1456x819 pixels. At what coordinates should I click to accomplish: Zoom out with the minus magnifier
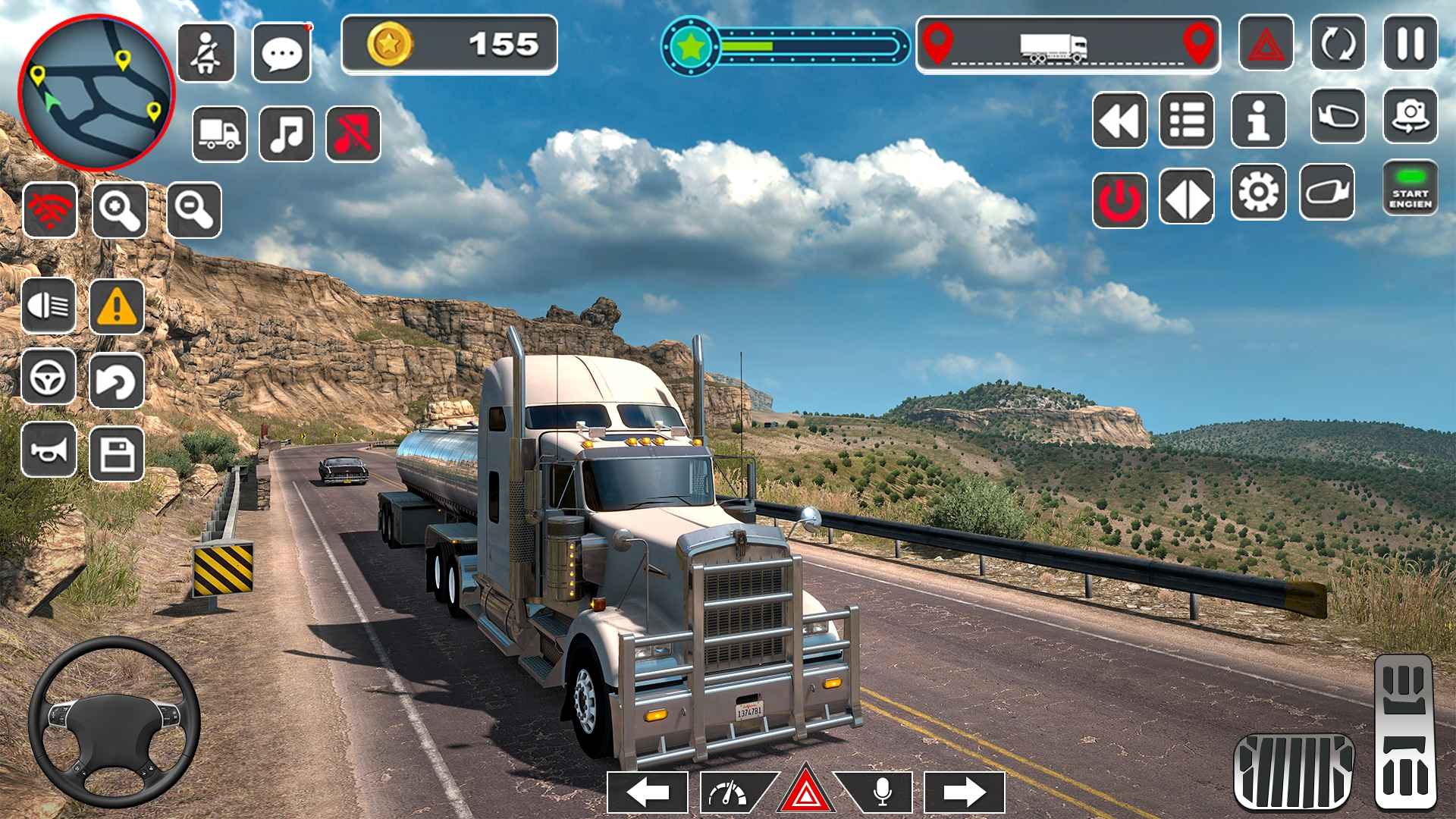pos(194,209)
